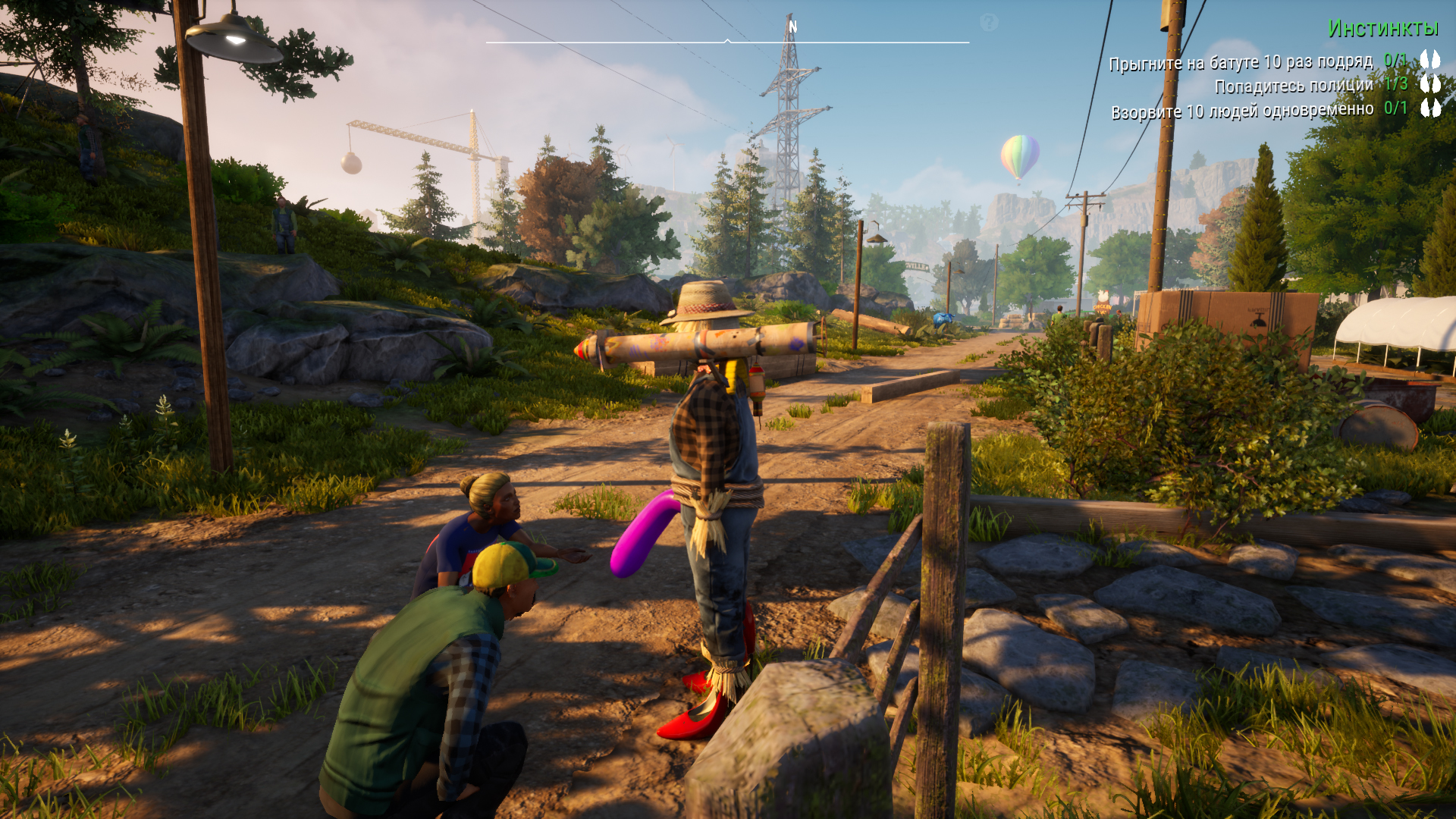This screenshot has width=1456, height=819.
Task: Click the N marker on compass bar
Action: (x=792, y=27)
